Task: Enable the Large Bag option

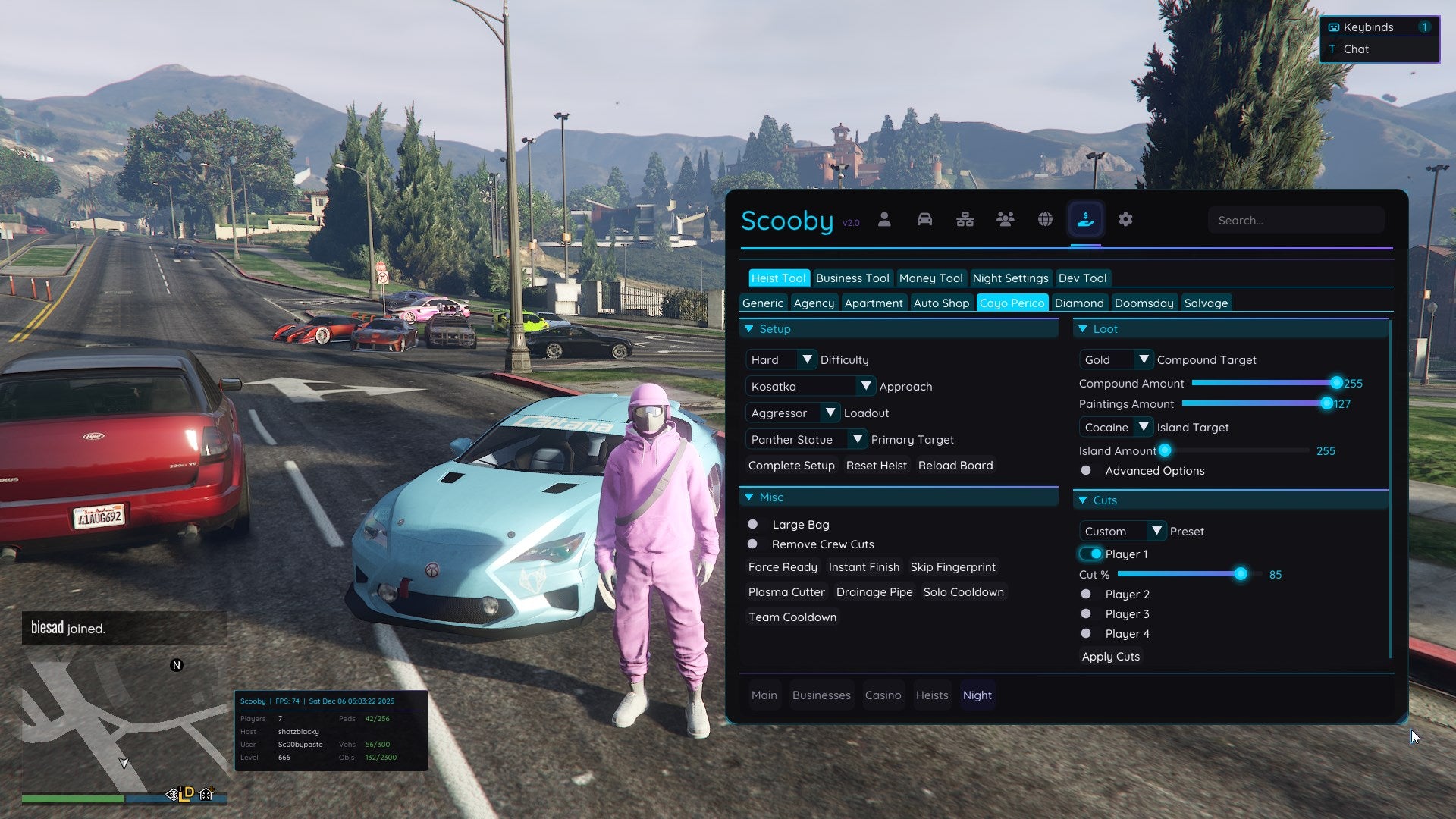Action: tap(752, 524)
